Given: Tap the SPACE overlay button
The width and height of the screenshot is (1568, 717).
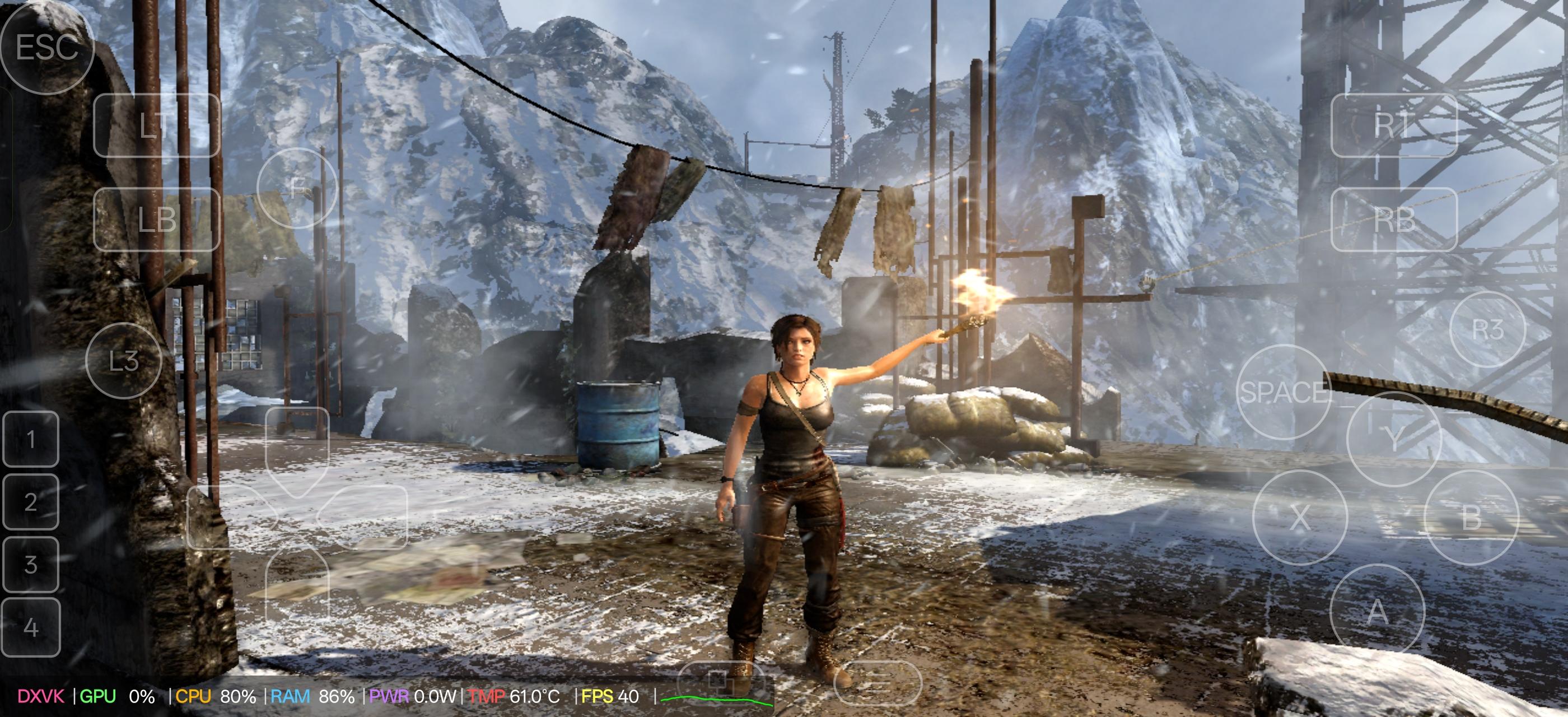Looking at the screenshot, I should 1284,392.
